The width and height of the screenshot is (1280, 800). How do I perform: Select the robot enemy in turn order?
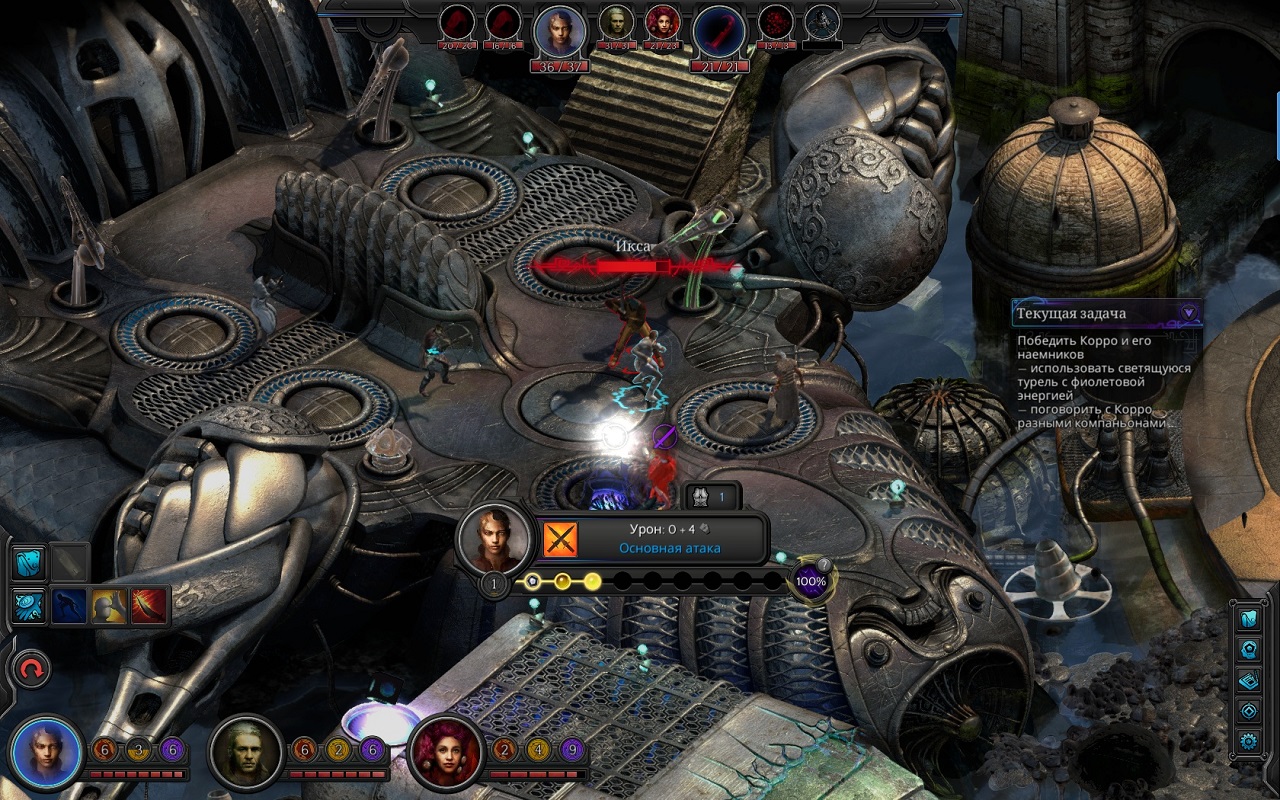[x=822, y=21]
